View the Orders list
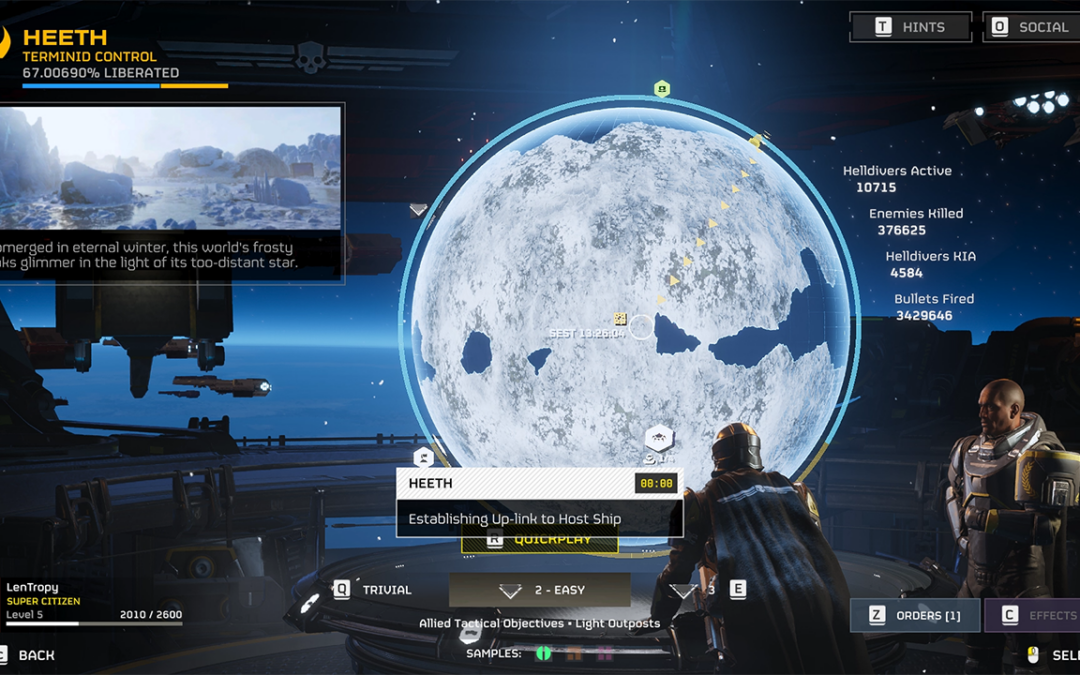 (x=915, y=615)
